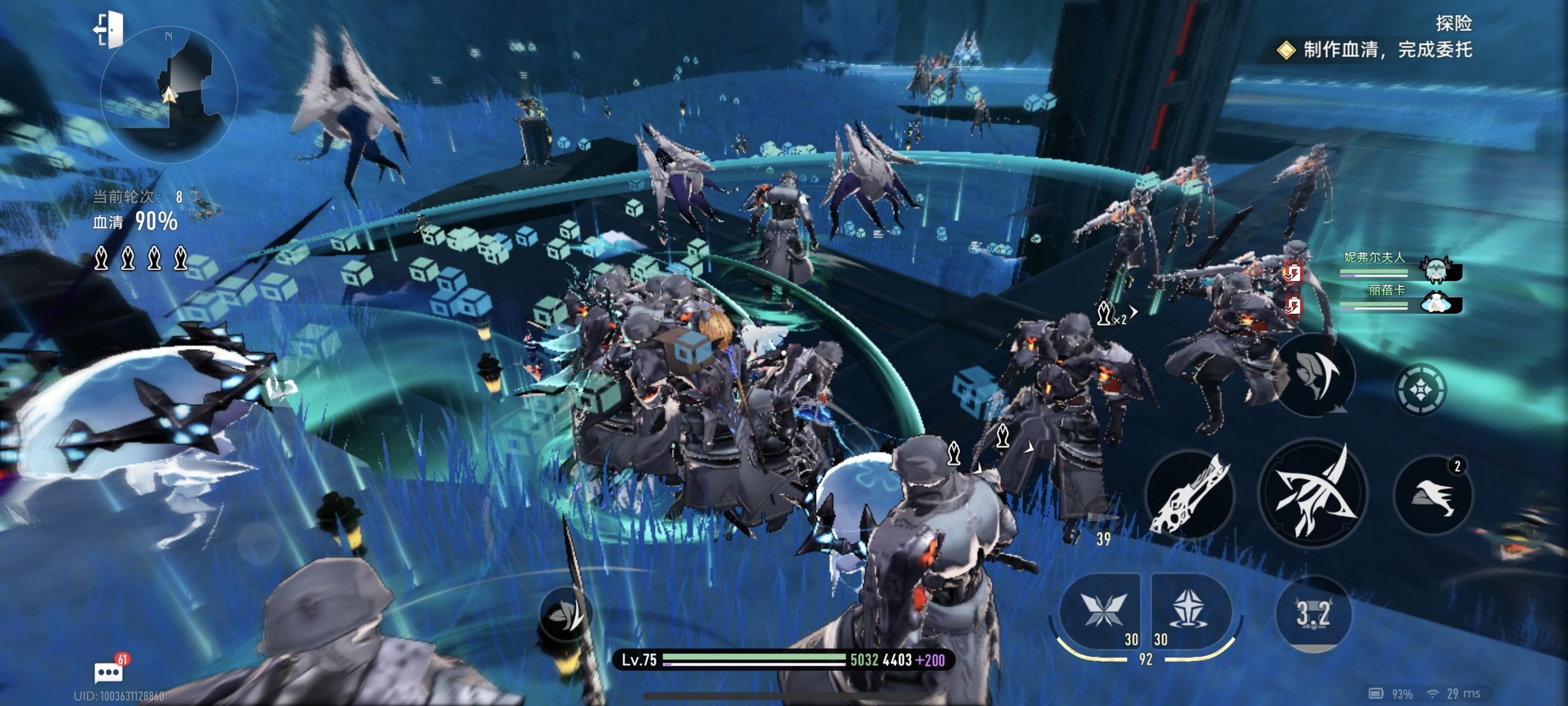The image size is (1568, 706).
Task: Cast the butterfly-wing skill costing 30
Action: [1102, 610]
